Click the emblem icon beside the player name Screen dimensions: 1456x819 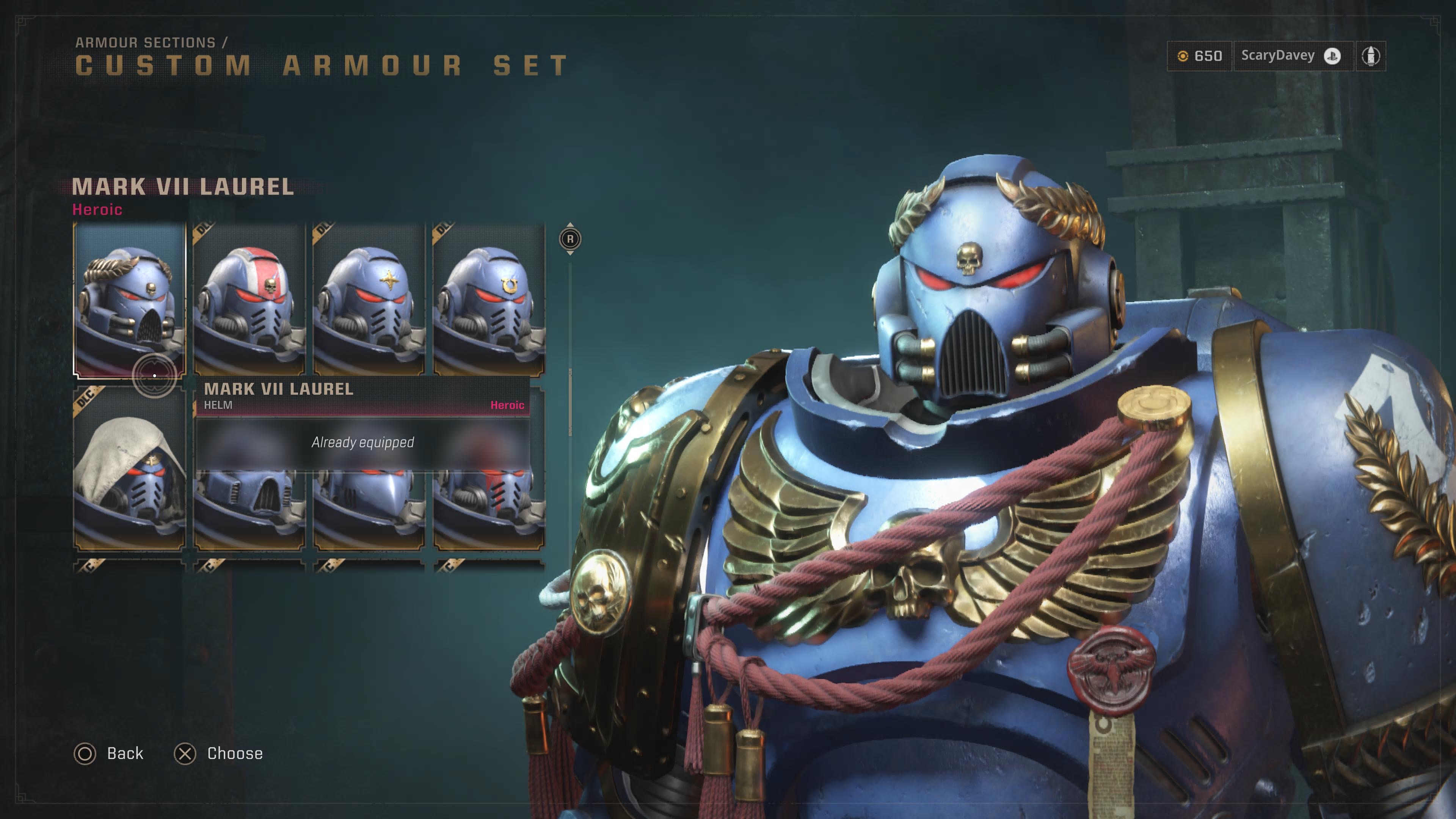1371,56
